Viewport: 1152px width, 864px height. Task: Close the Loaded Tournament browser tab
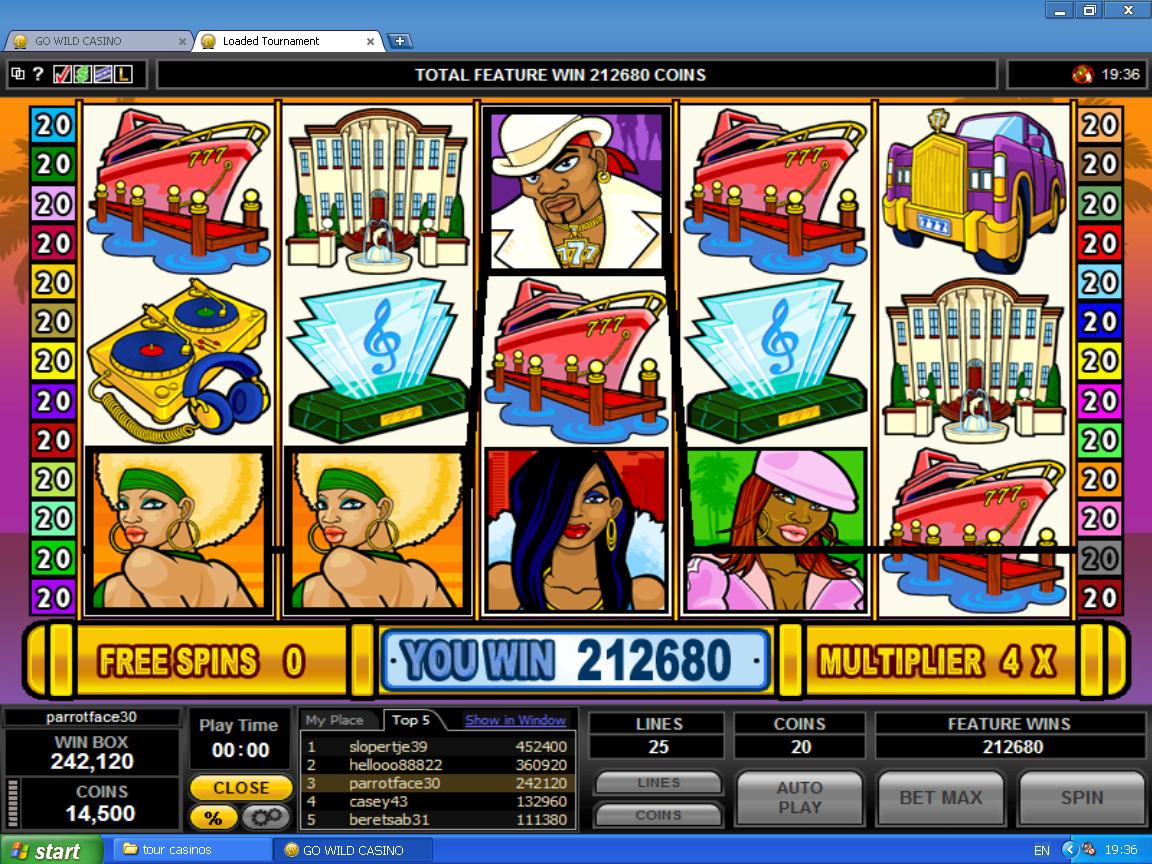[371, 42]
